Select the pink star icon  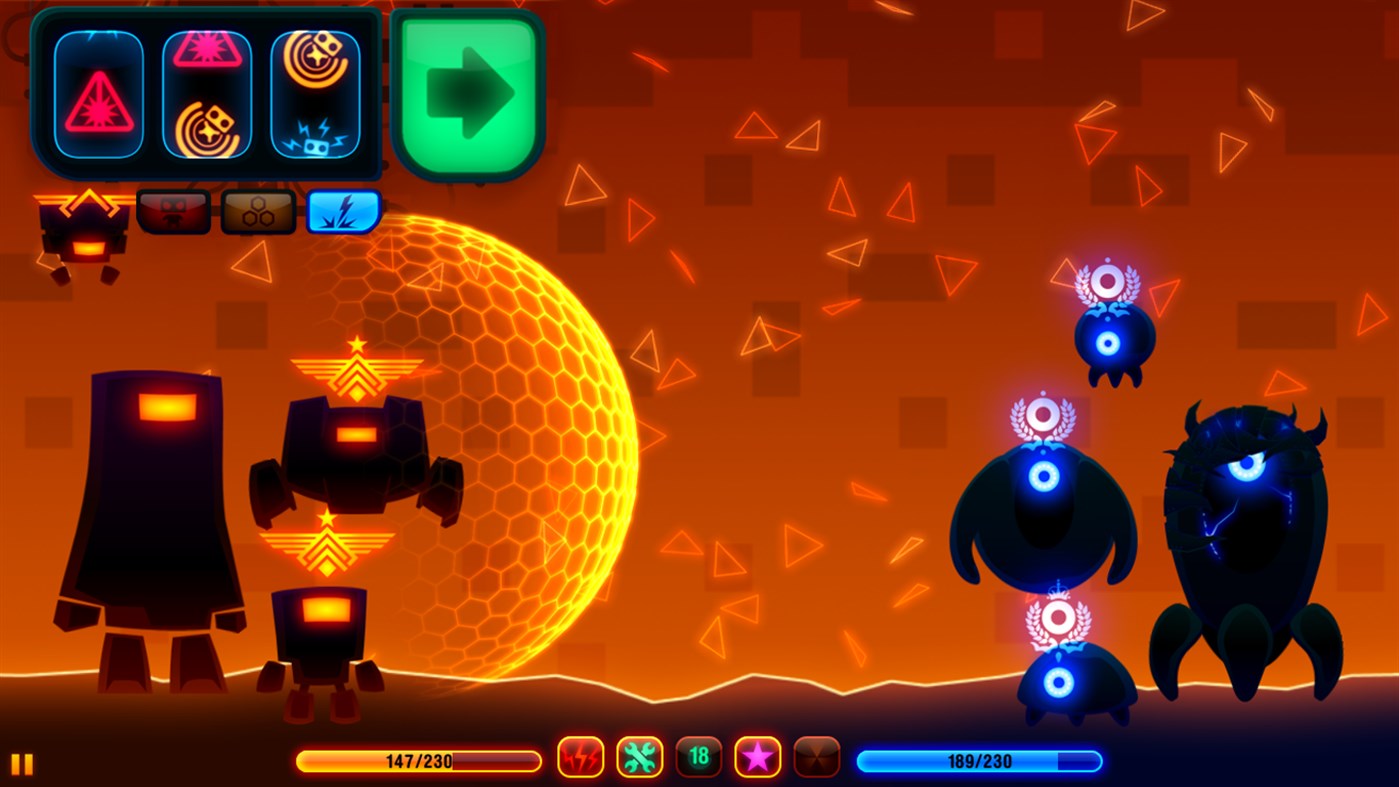coord(758,757)
